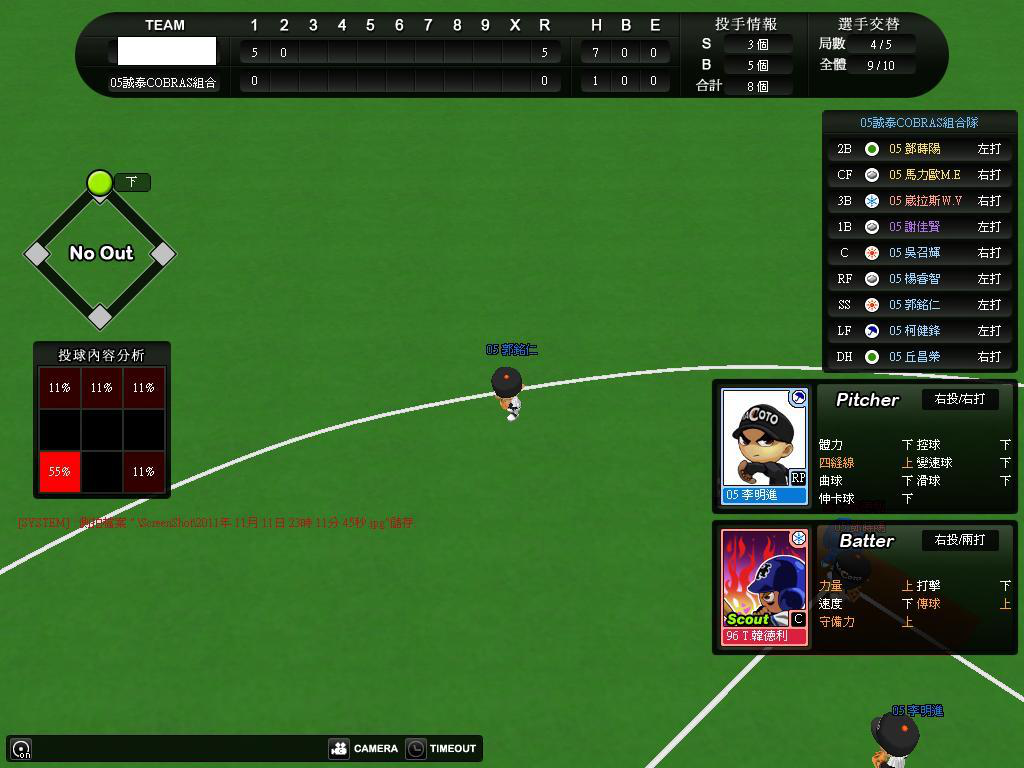Toggle the round 'on' icon in the bottom bar
1024x768 pixels.
(21, 748)
